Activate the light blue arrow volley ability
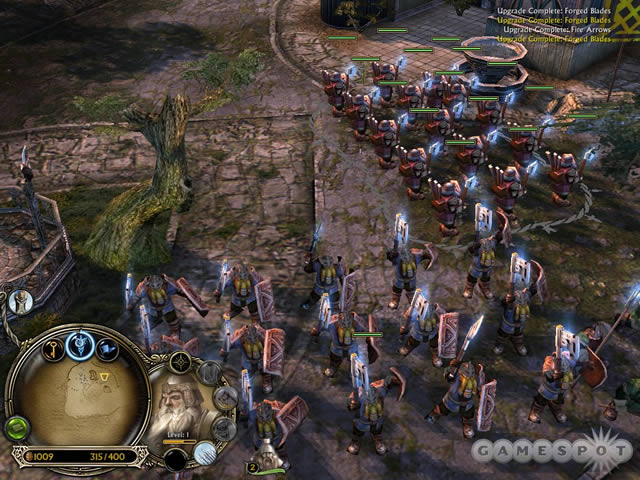The height and width of the screenshot is (480, 640). coord(206,454)
